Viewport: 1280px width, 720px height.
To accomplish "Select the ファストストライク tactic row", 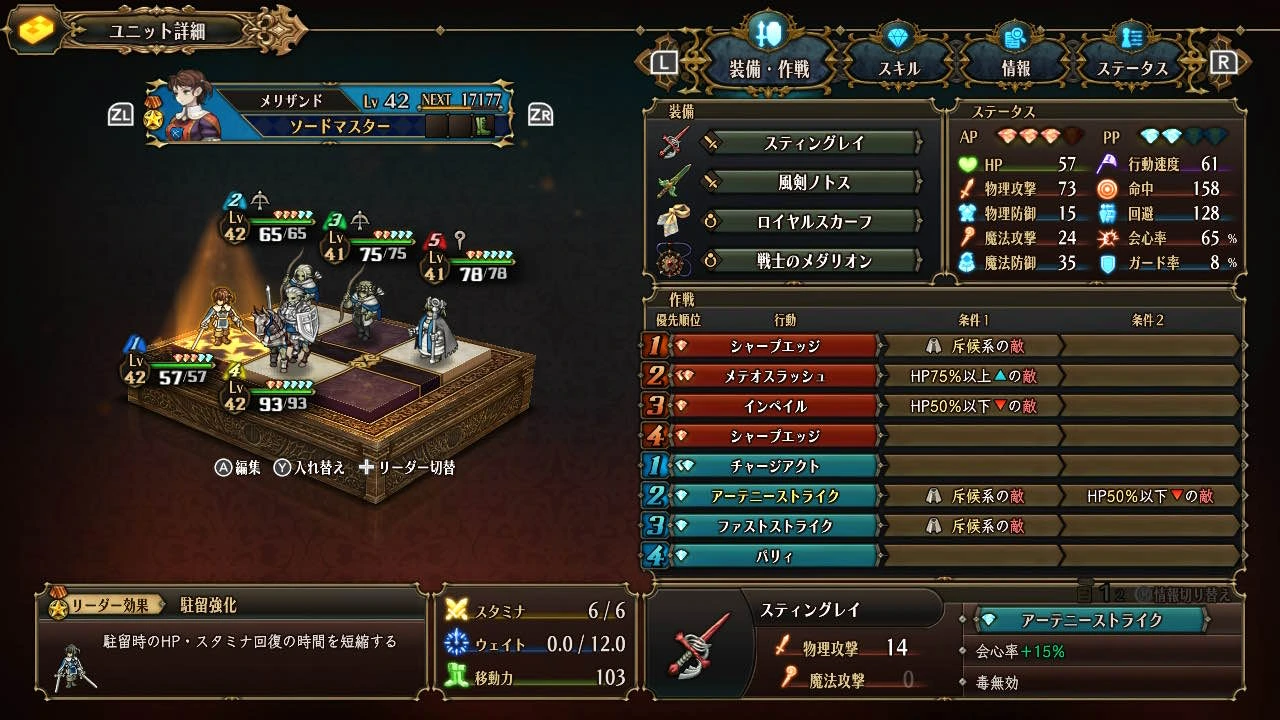I will 775,526.
